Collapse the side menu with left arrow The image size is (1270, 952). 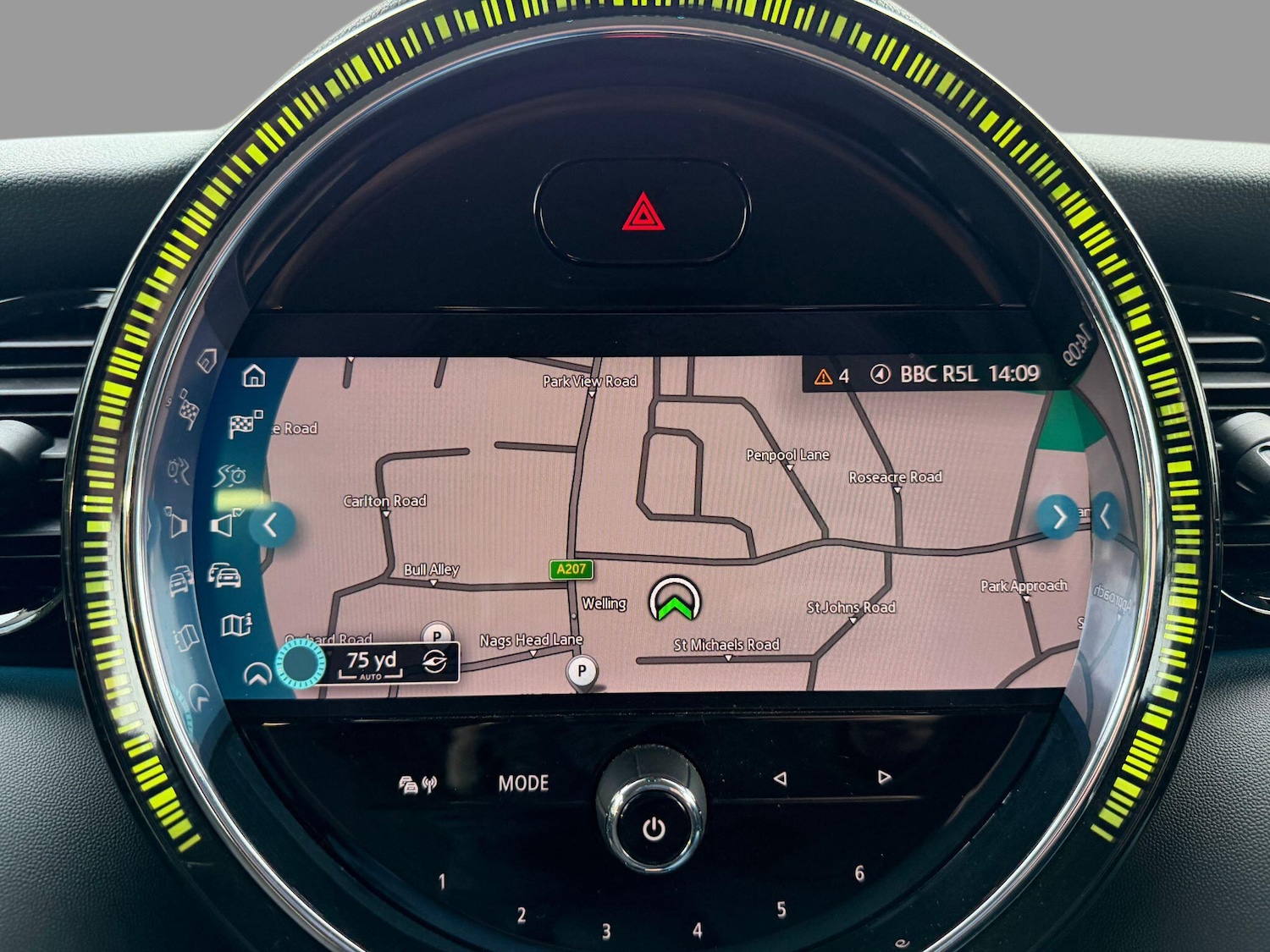pos(271,526)
